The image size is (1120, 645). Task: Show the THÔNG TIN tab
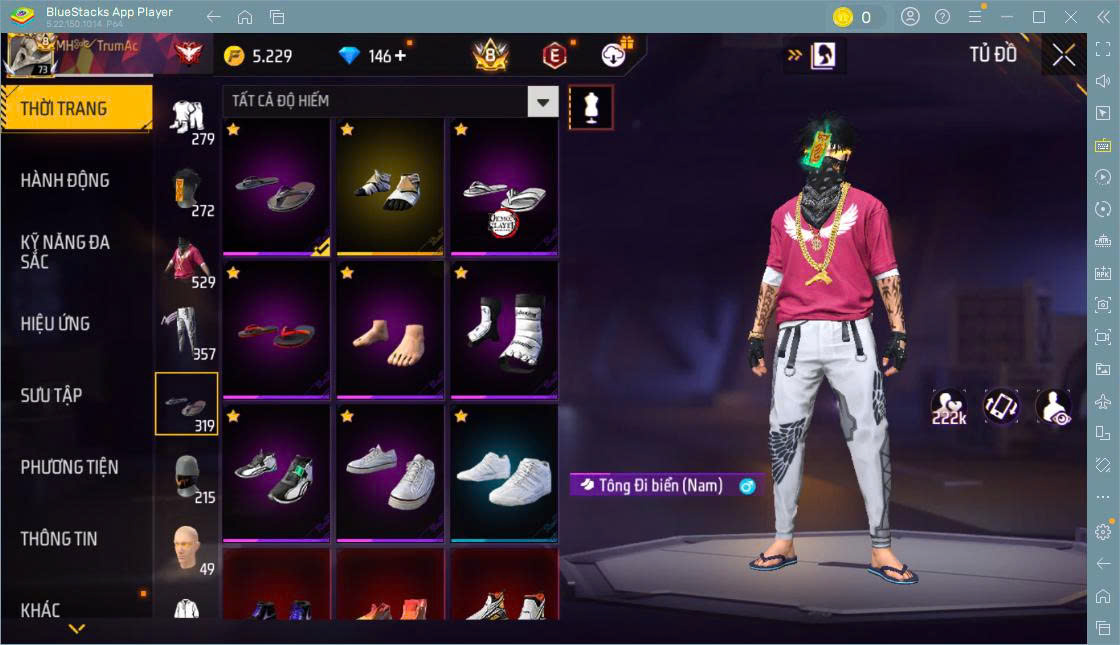point(60,539)
